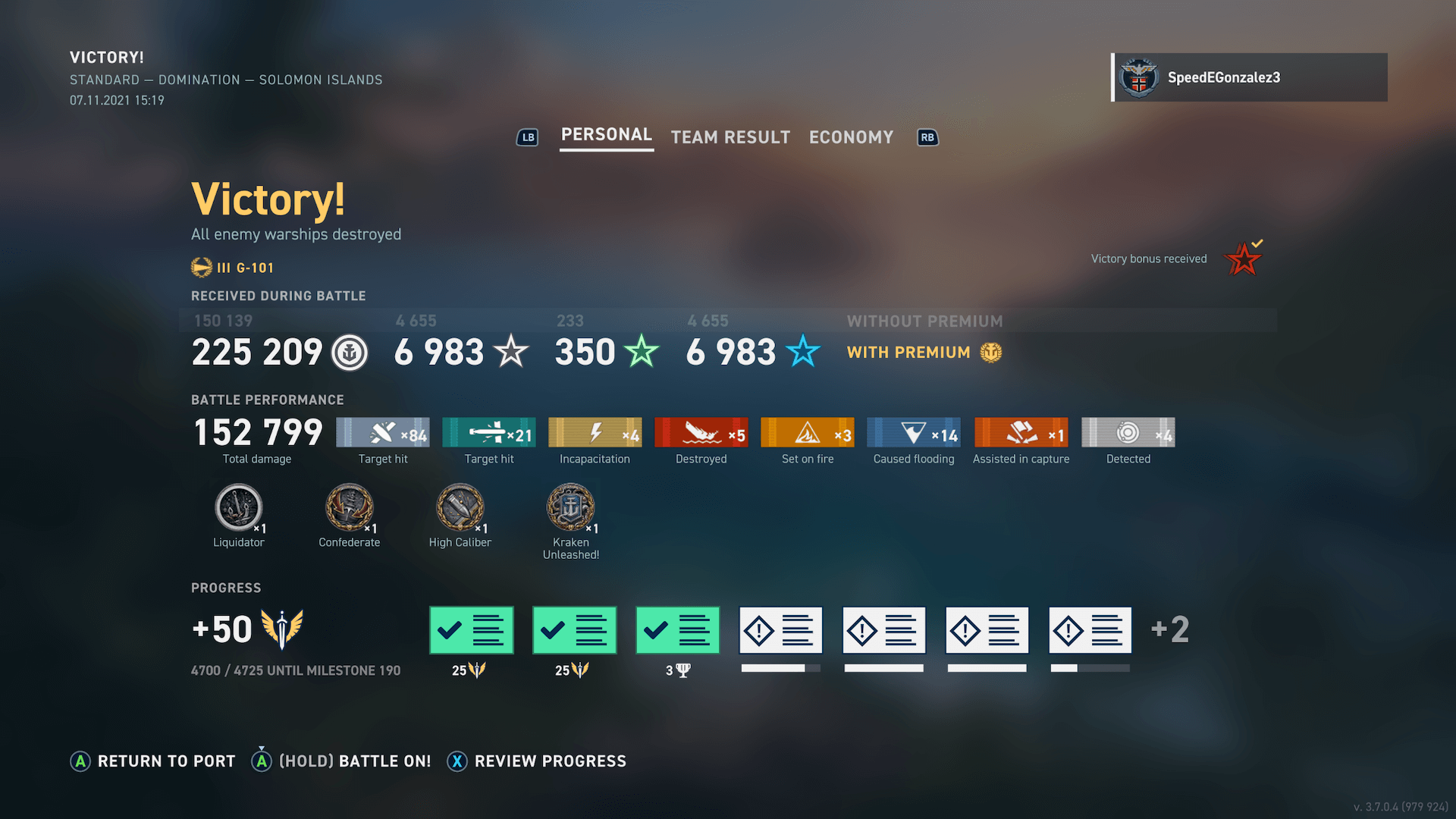The width and height of the screenshot is (1456, 819).
Task: Open the Economy tab
Action: tap(851, 137)
